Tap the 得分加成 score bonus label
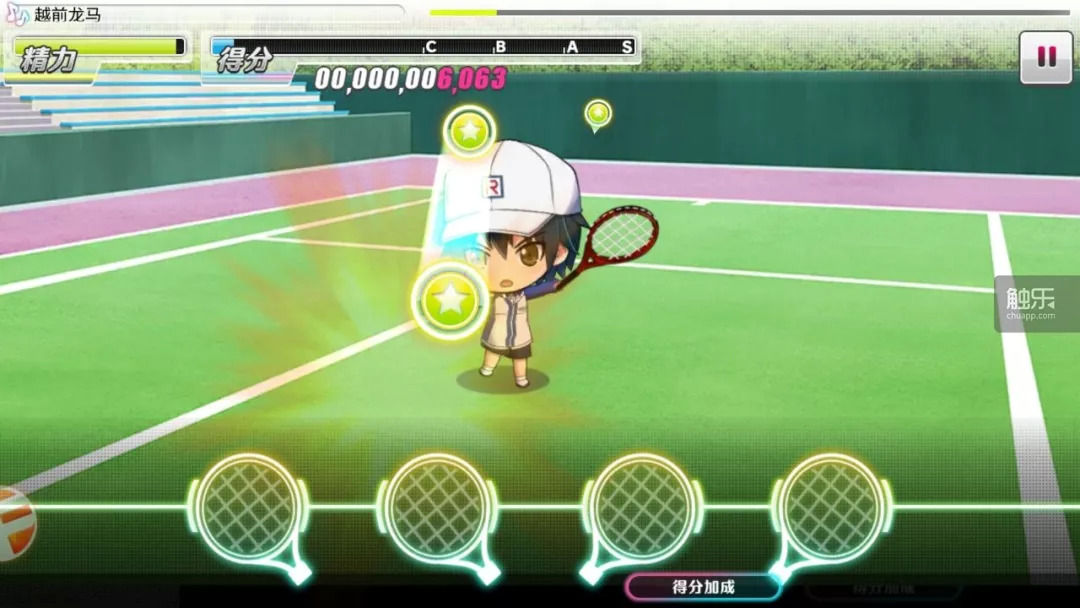Screen dimensions: 1080x608 point(702,587)
